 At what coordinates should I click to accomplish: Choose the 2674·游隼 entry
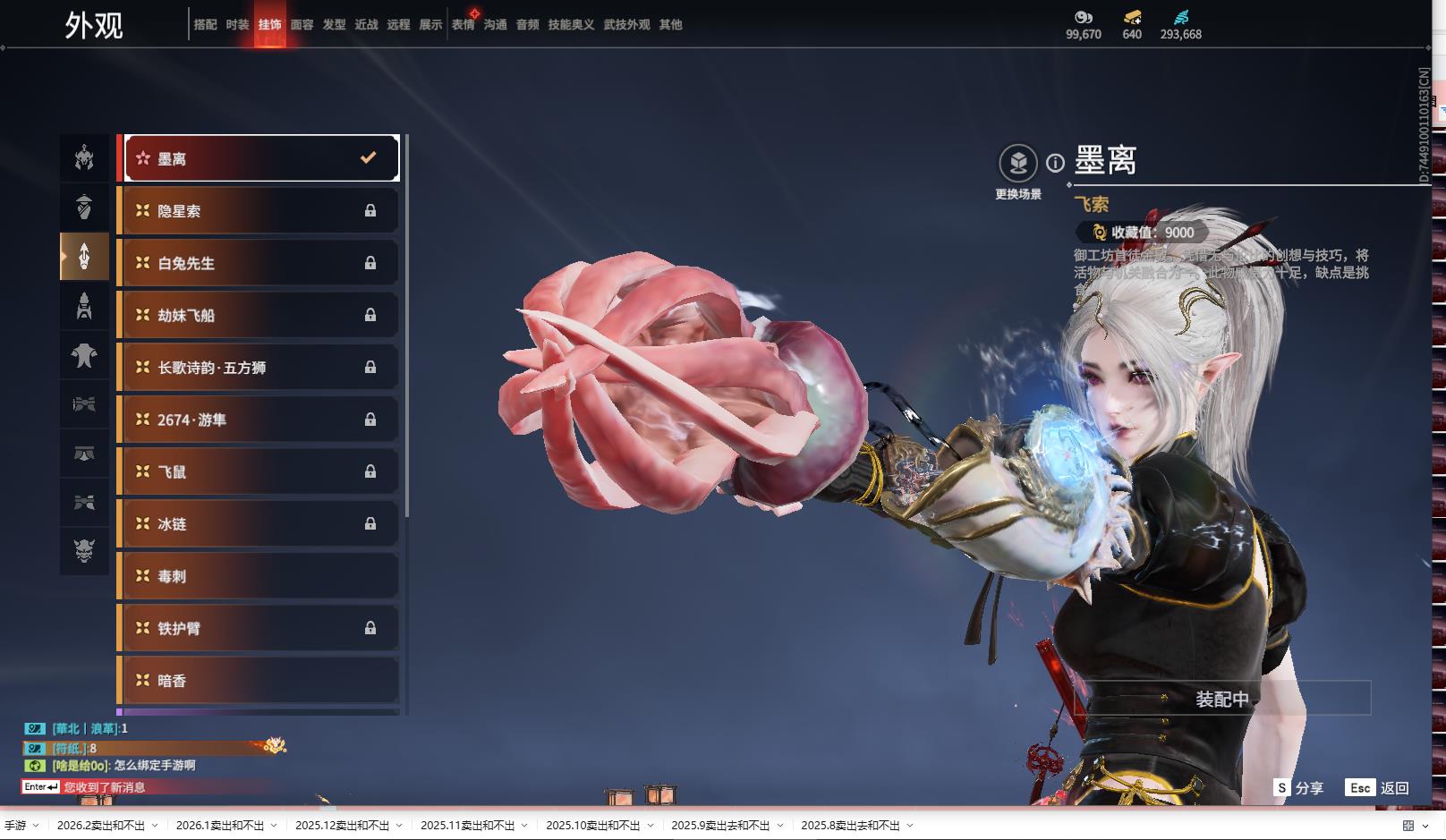[x=259, y=420]
